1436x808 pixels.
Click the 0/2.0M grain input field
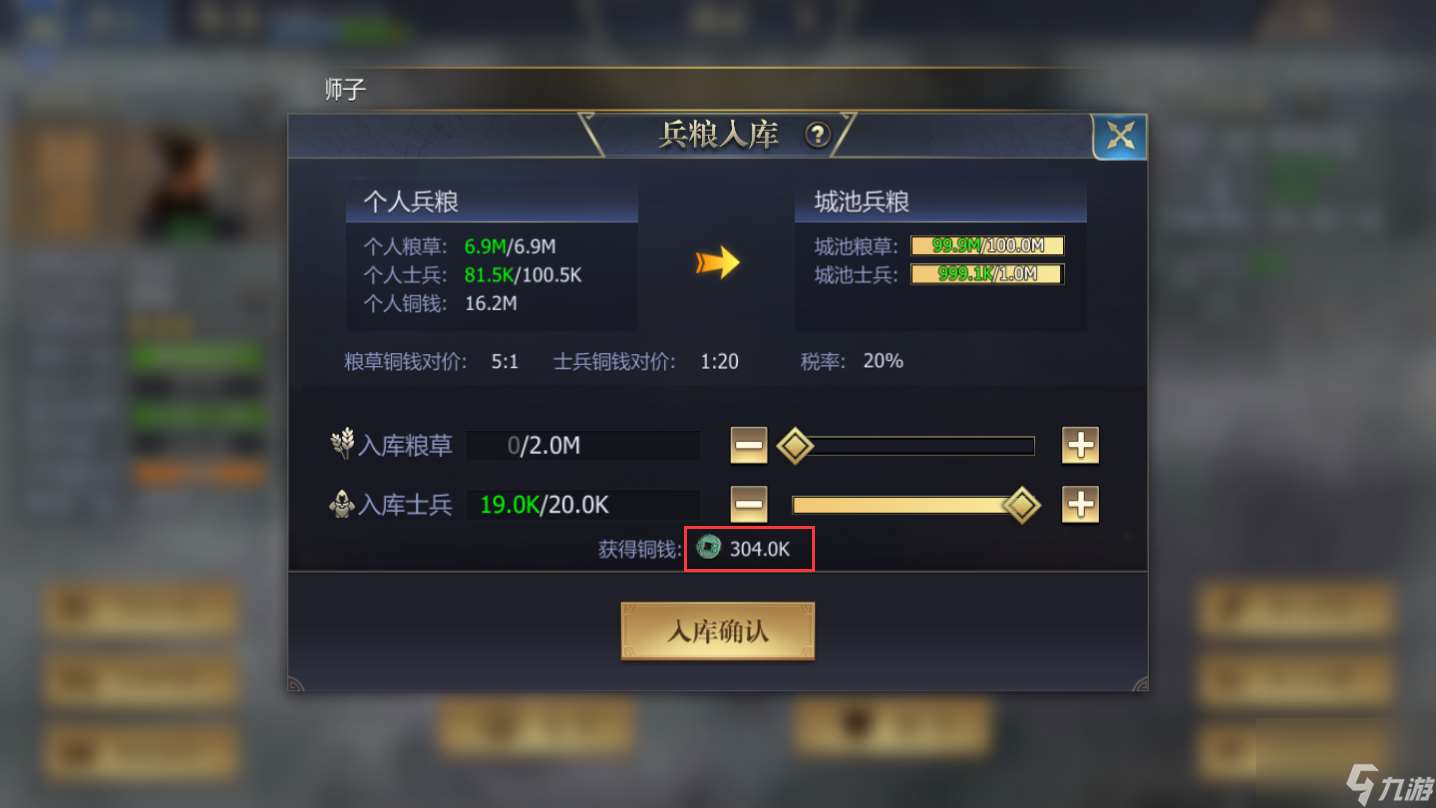(x=583, y=445)
